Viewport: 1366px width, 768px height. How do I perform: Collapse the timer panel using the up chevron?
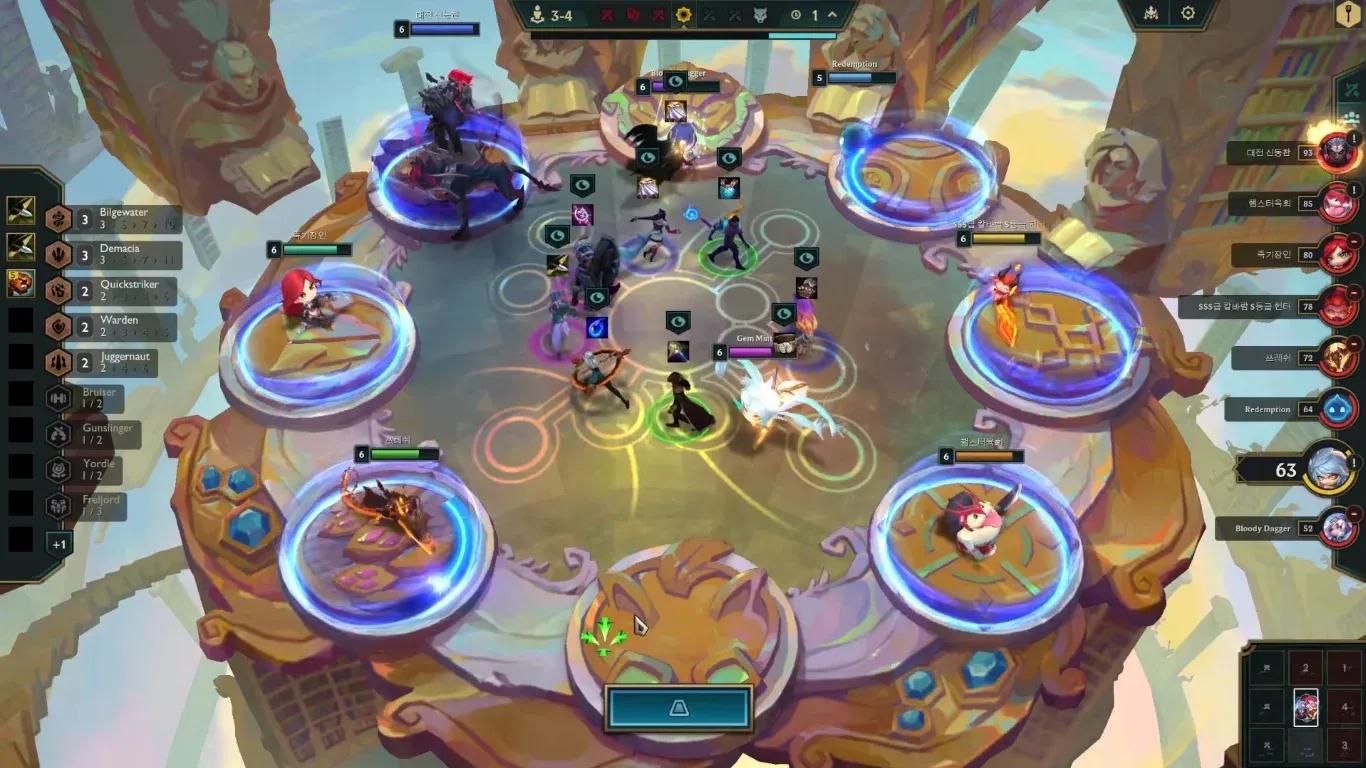830,16
